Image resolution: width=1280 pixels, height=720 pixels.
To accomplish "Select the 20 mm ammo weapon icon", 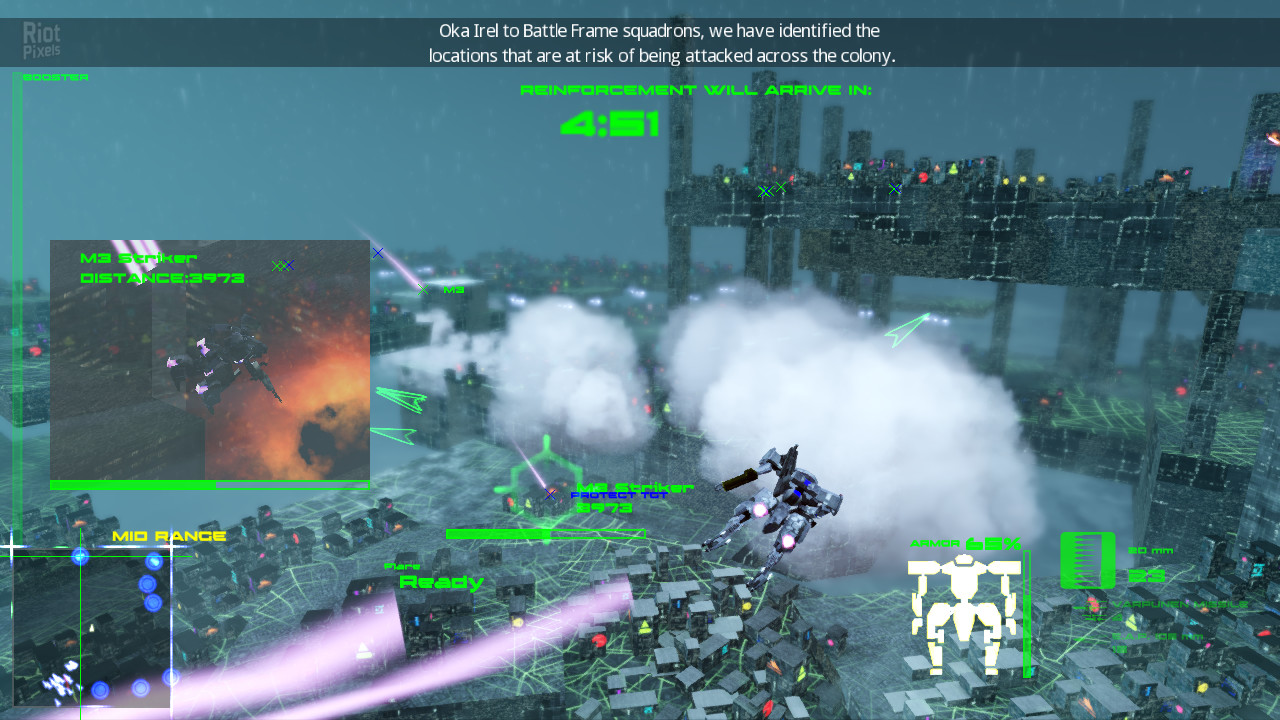I will (1087, 560).
